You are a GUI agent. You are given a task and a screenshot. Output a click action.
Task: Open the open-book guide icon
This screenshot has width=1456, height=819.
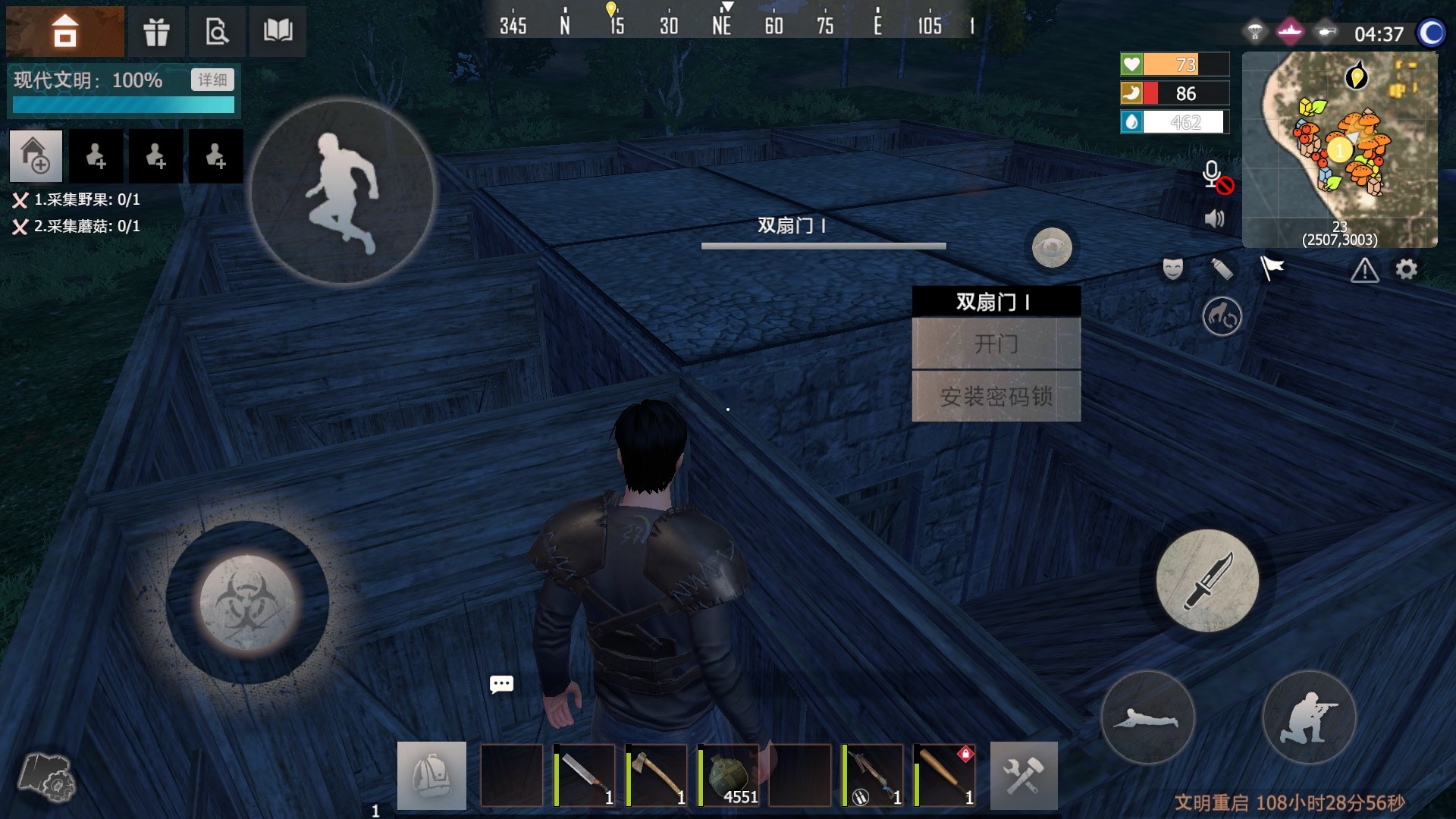coord(278,31)
